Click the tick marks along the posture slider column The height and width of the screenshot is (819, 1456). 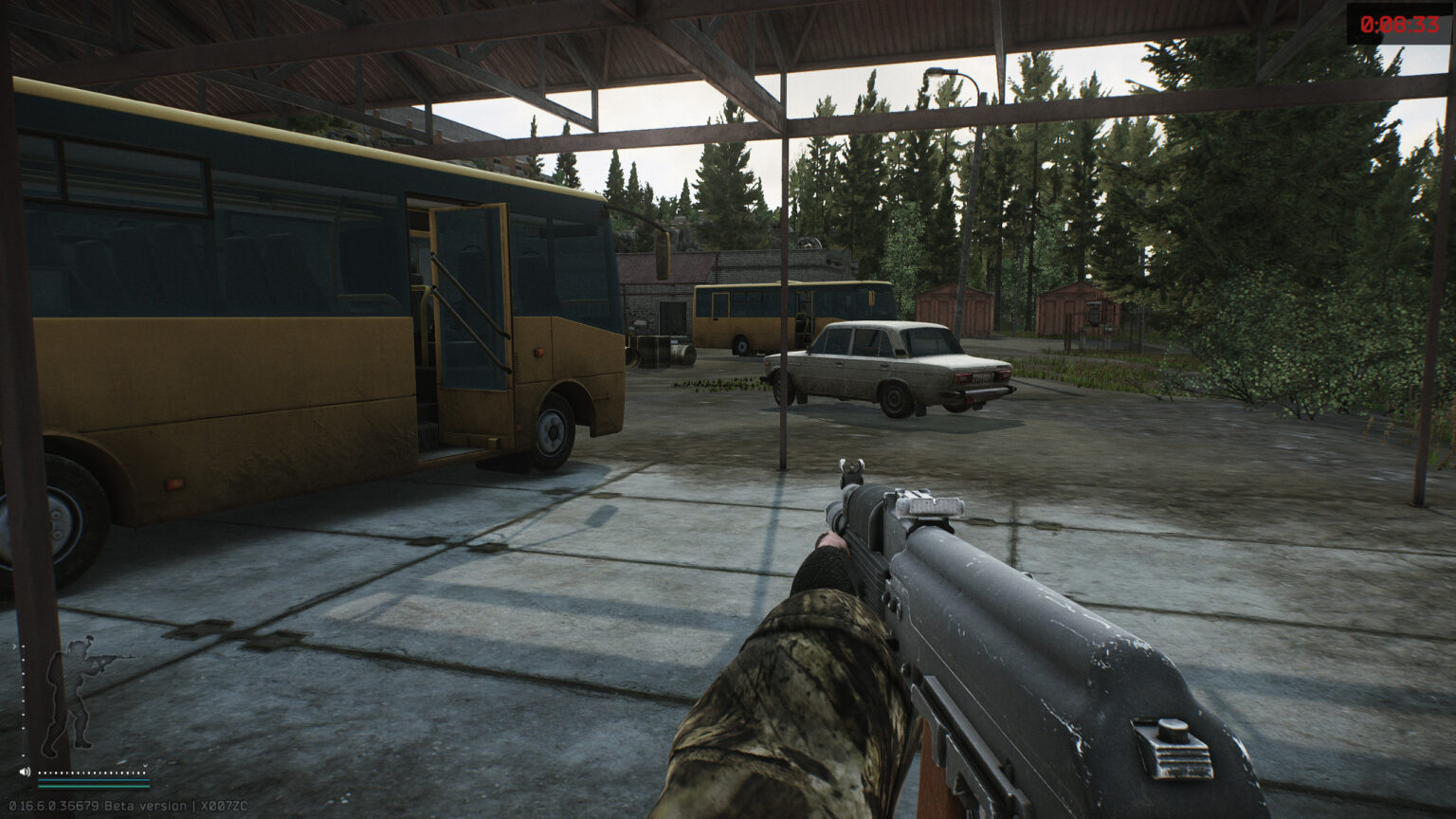point(23,701)
